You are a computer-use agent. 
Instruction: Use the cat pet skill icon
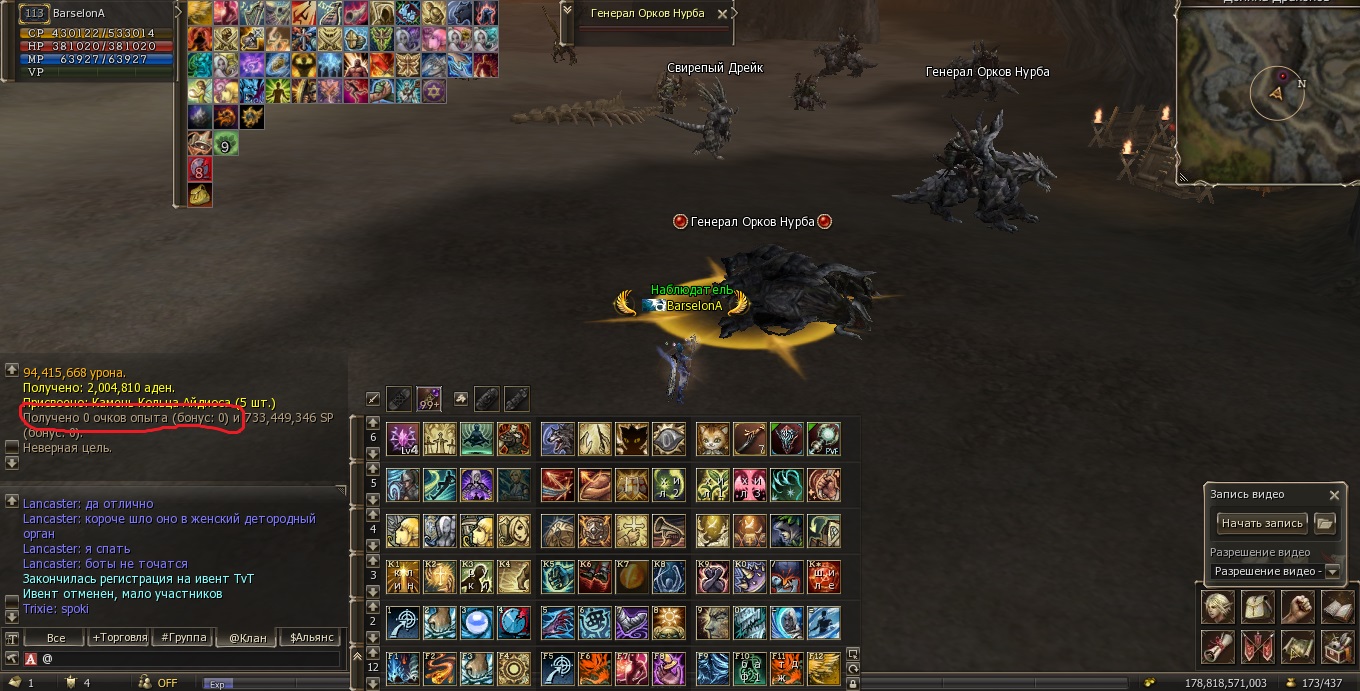pos(712,438)
